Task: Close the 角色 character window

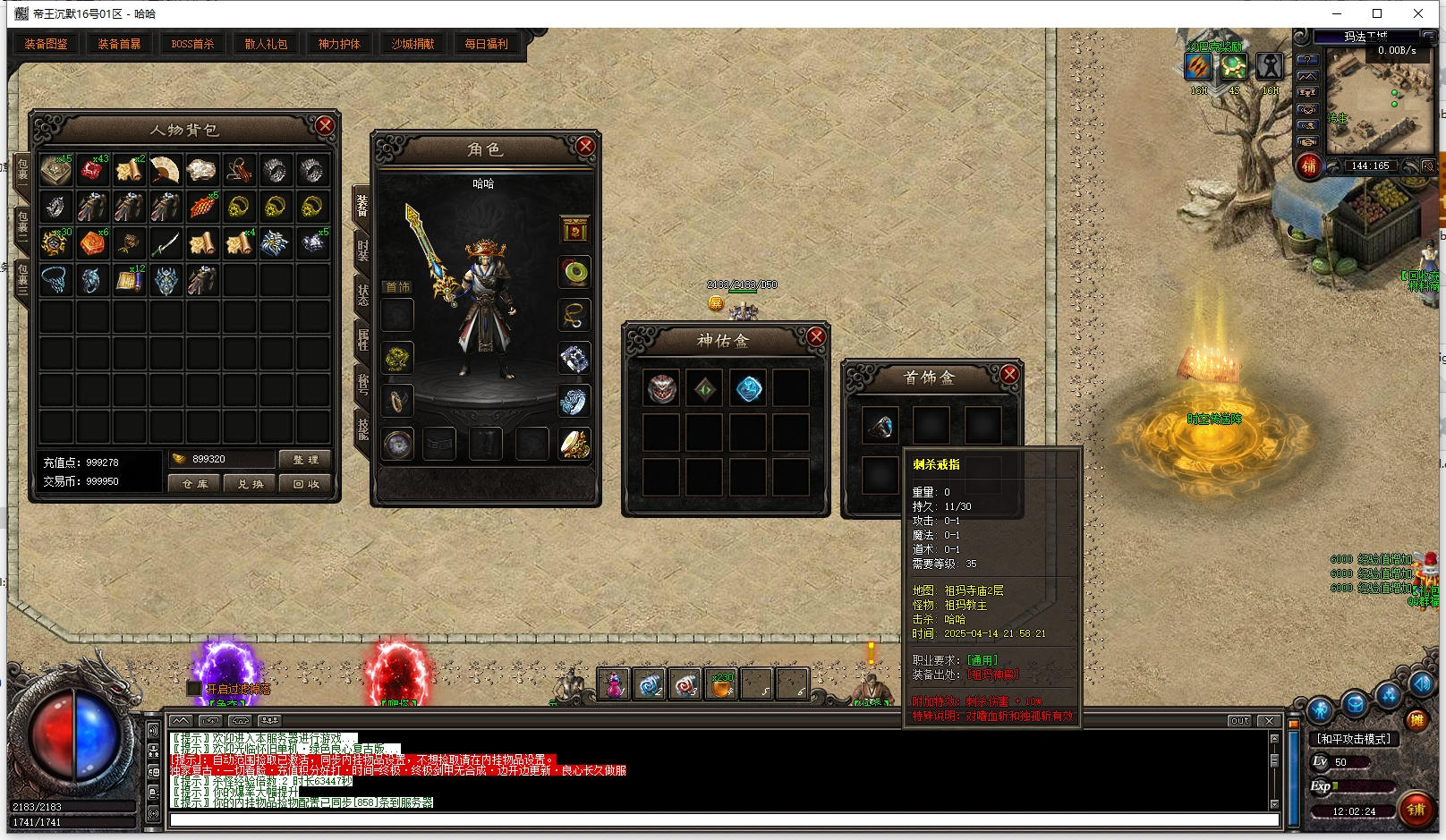Action: pos(585,147)
